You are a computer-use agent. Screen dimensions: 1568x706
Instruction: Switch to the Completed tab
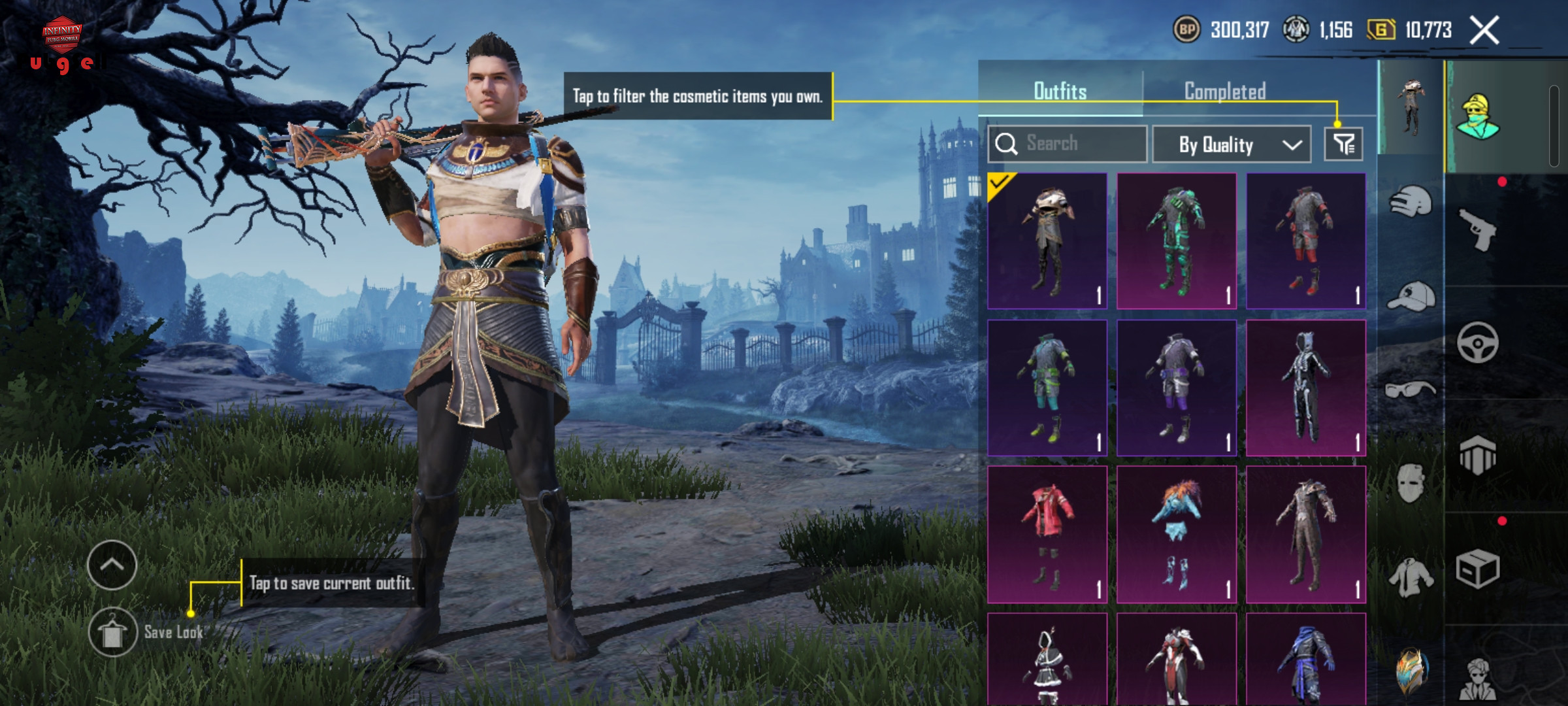tap(1225, 92)
